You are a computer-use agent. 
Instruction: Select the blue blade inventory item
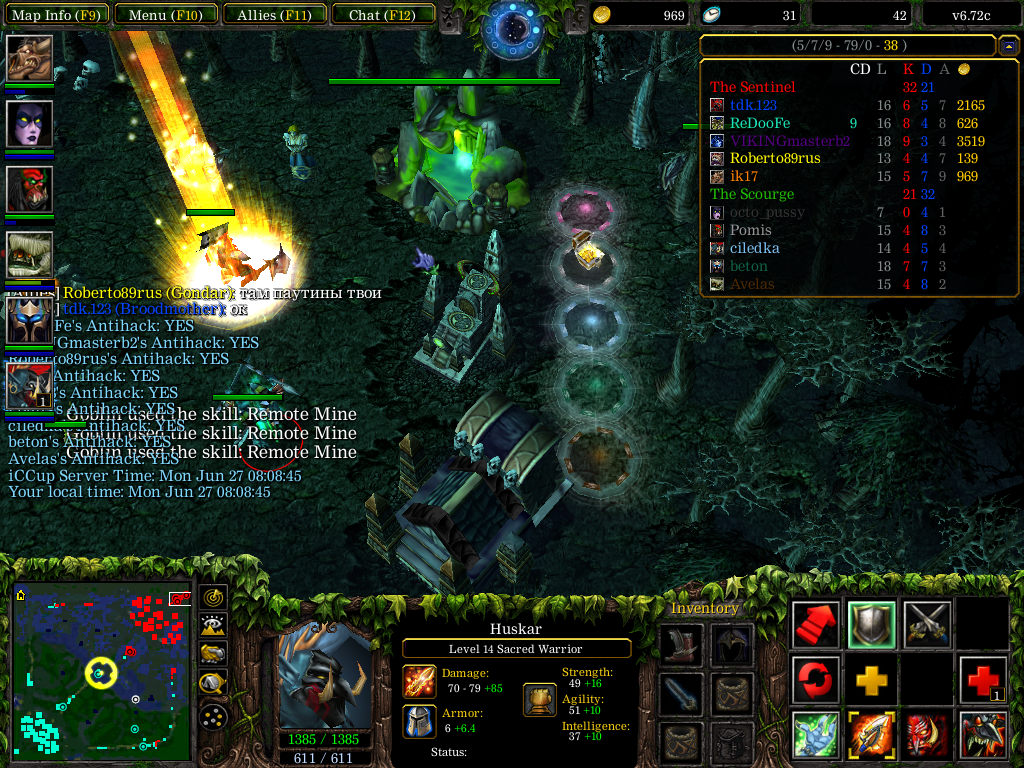pos(680,693)
